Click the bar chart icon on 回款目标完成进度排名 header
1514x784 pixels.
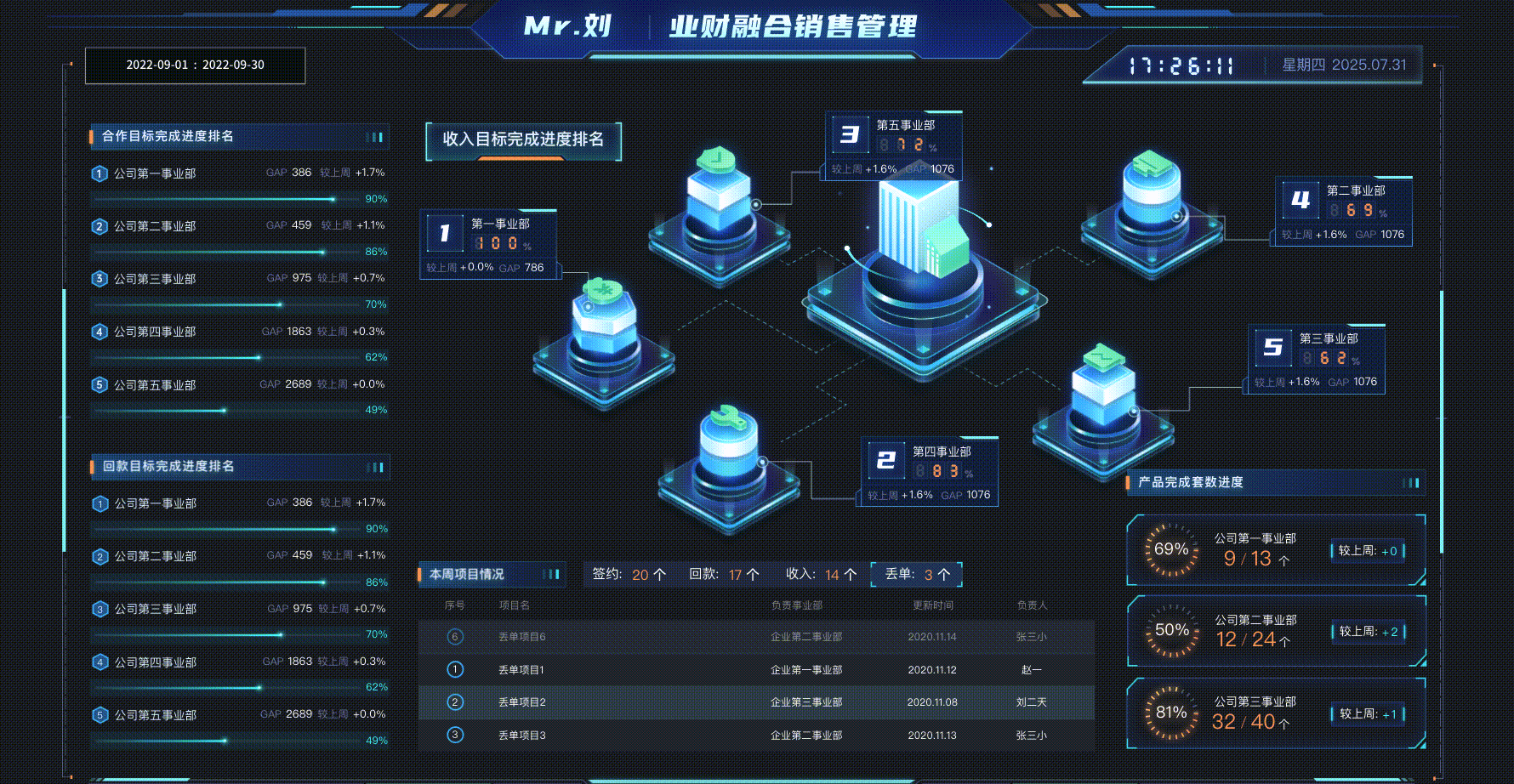[375, 467]
